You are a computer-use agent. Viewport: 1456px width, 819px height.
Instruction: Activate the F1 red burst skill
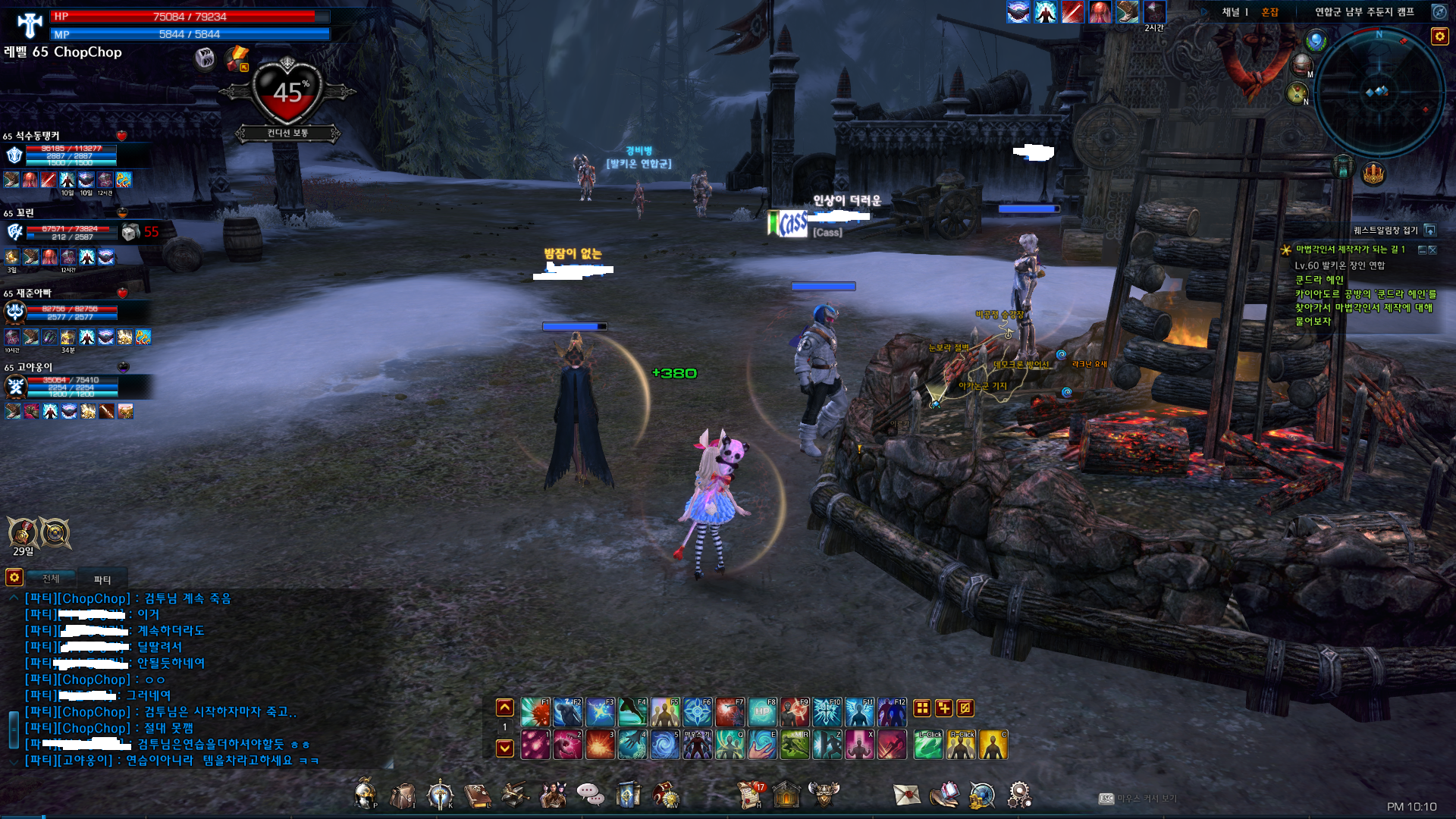pyautogui.click(x=535, y=712)
